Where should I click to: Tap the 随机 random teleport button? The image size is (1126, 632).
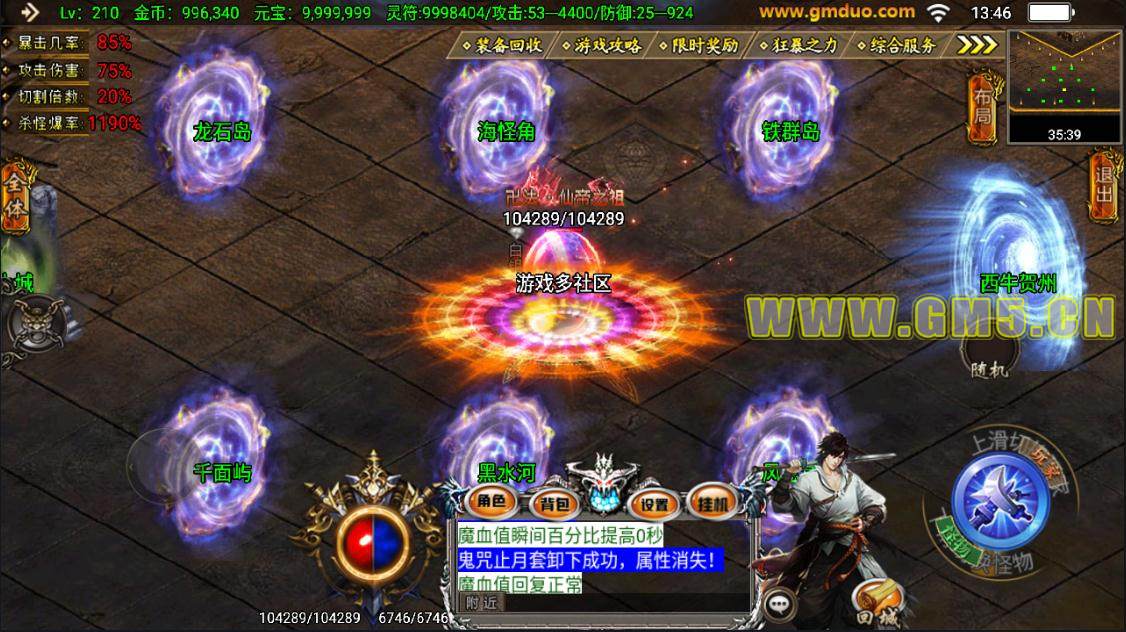pyautogui.click(x=990, y=360)
